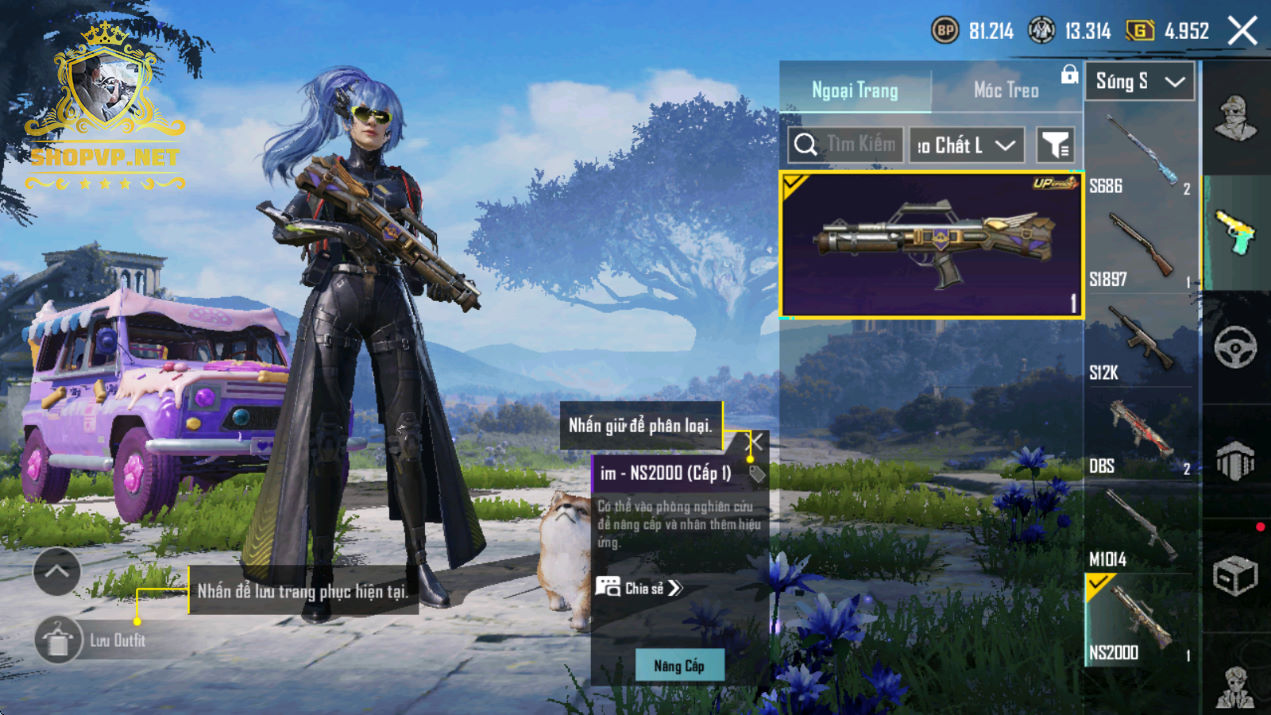Switch to the Ngoại Trang tab

pyautogui.click(x=855, y=91)
